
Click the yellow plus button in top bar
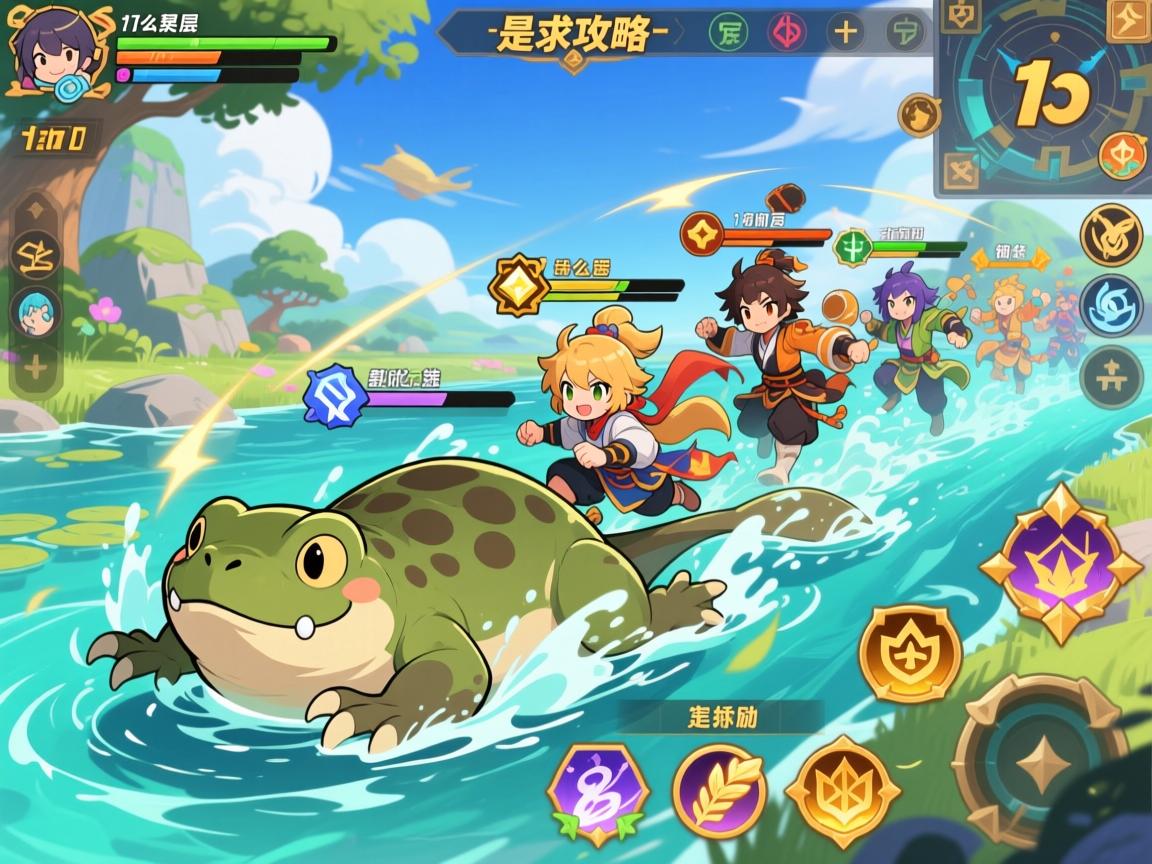point(846,32)
